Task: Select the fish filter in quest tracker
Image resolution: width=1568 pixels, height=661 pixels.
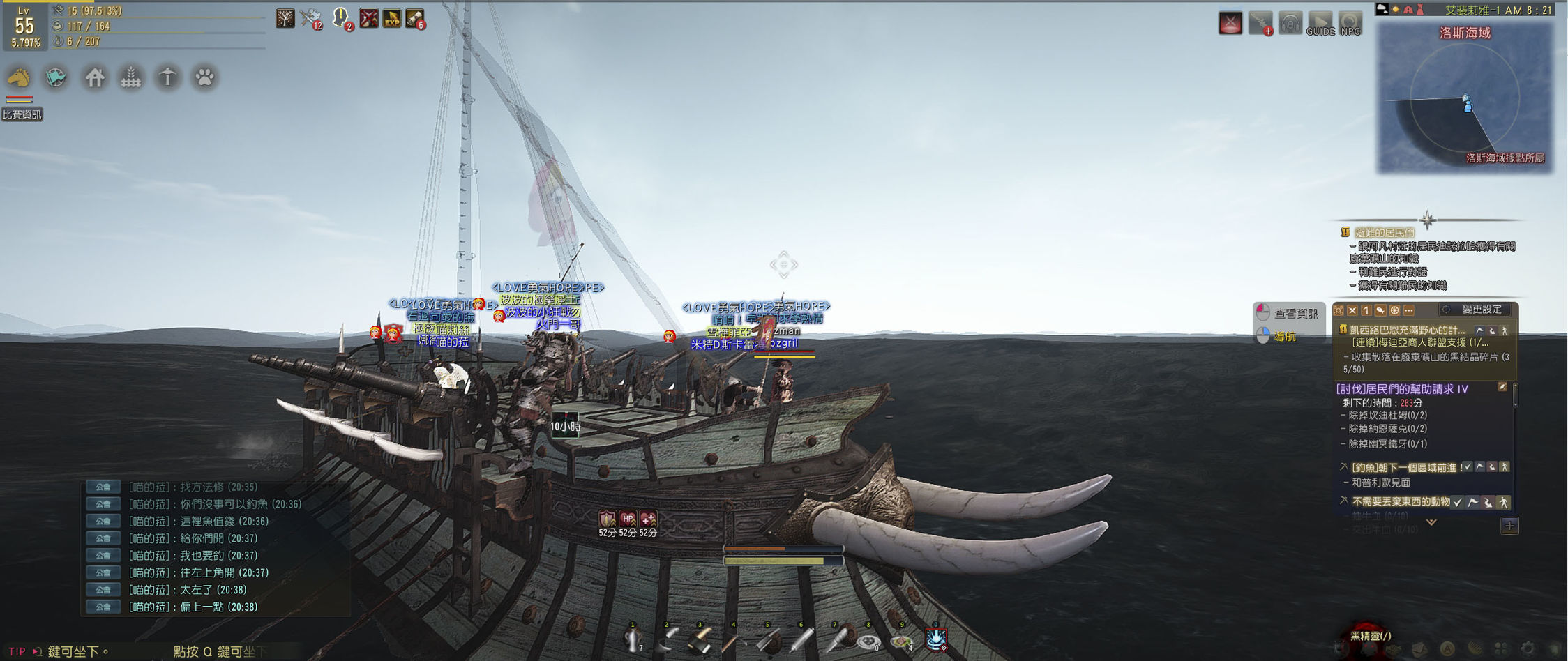Action: (x=1380, y=310)
